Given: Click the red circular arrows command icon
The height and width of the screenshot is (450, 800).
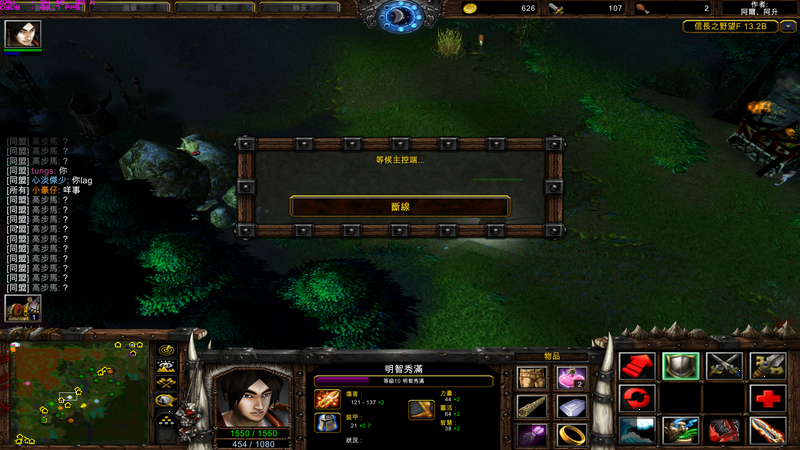Looking at the screenshot, I should (636, 399).
